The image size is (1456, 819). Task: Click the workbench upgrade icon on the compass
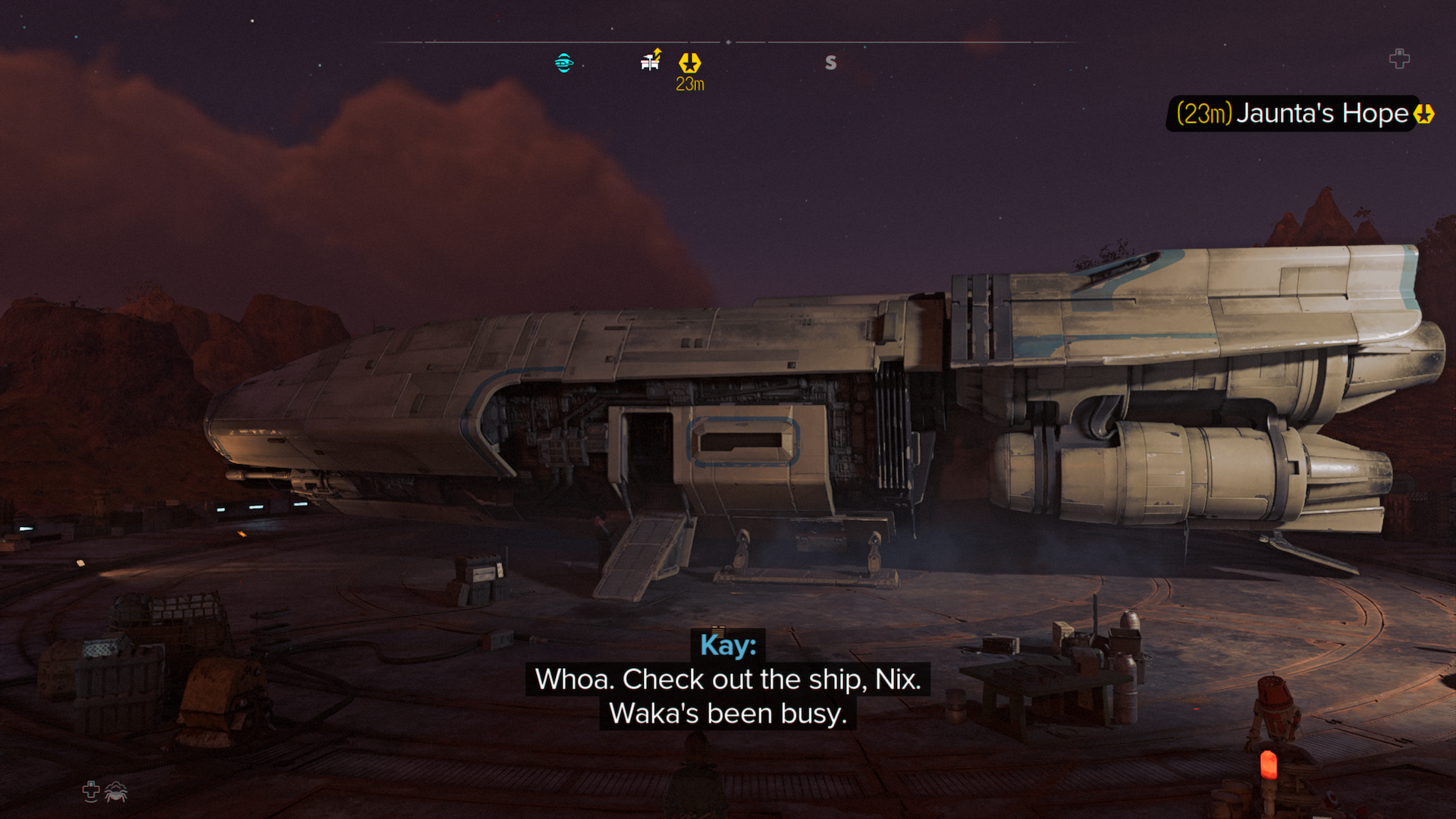coord(651,60)
